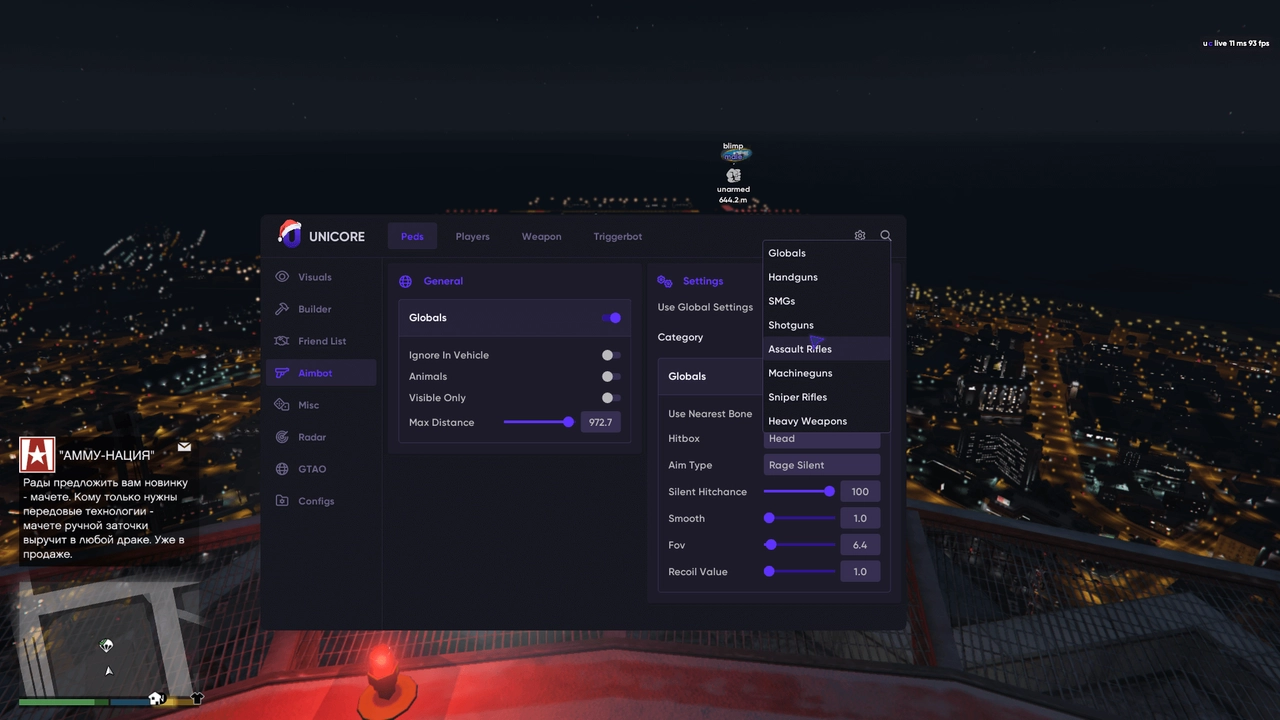Select Shotguns from the category list

point(791,325)
